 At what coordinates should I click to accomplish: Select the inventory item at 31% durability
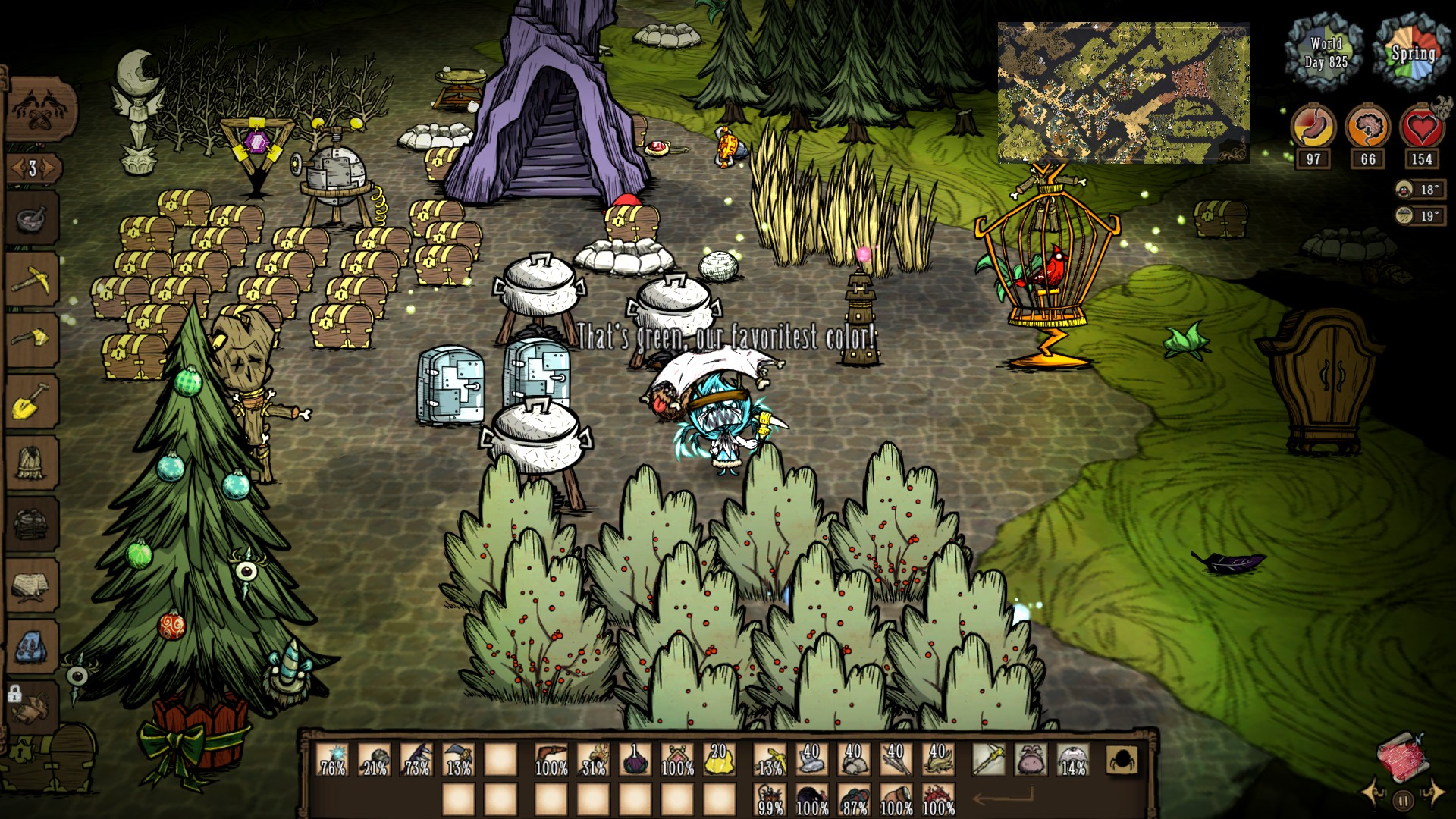pyautogui.click(x=594, y=759)
